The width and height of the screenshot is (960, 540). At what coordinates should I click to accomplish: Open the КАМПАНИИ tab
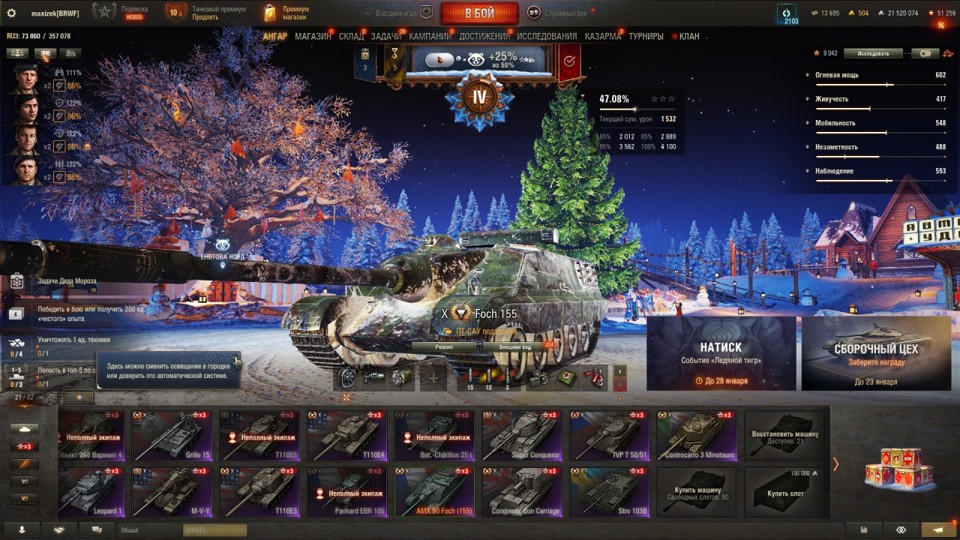429,37
